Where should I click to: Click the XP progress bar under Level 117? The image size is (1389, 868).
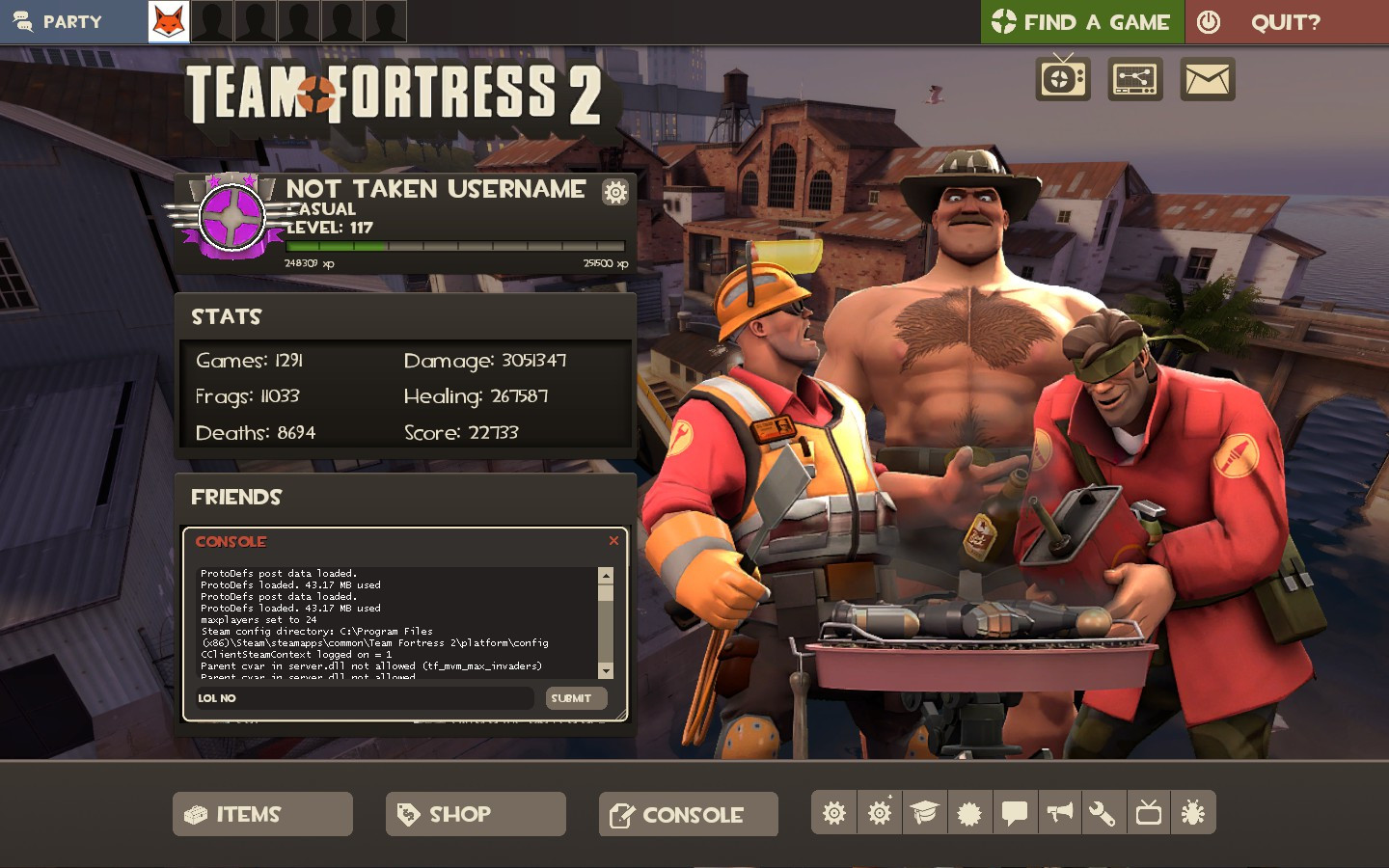[453, 246]
